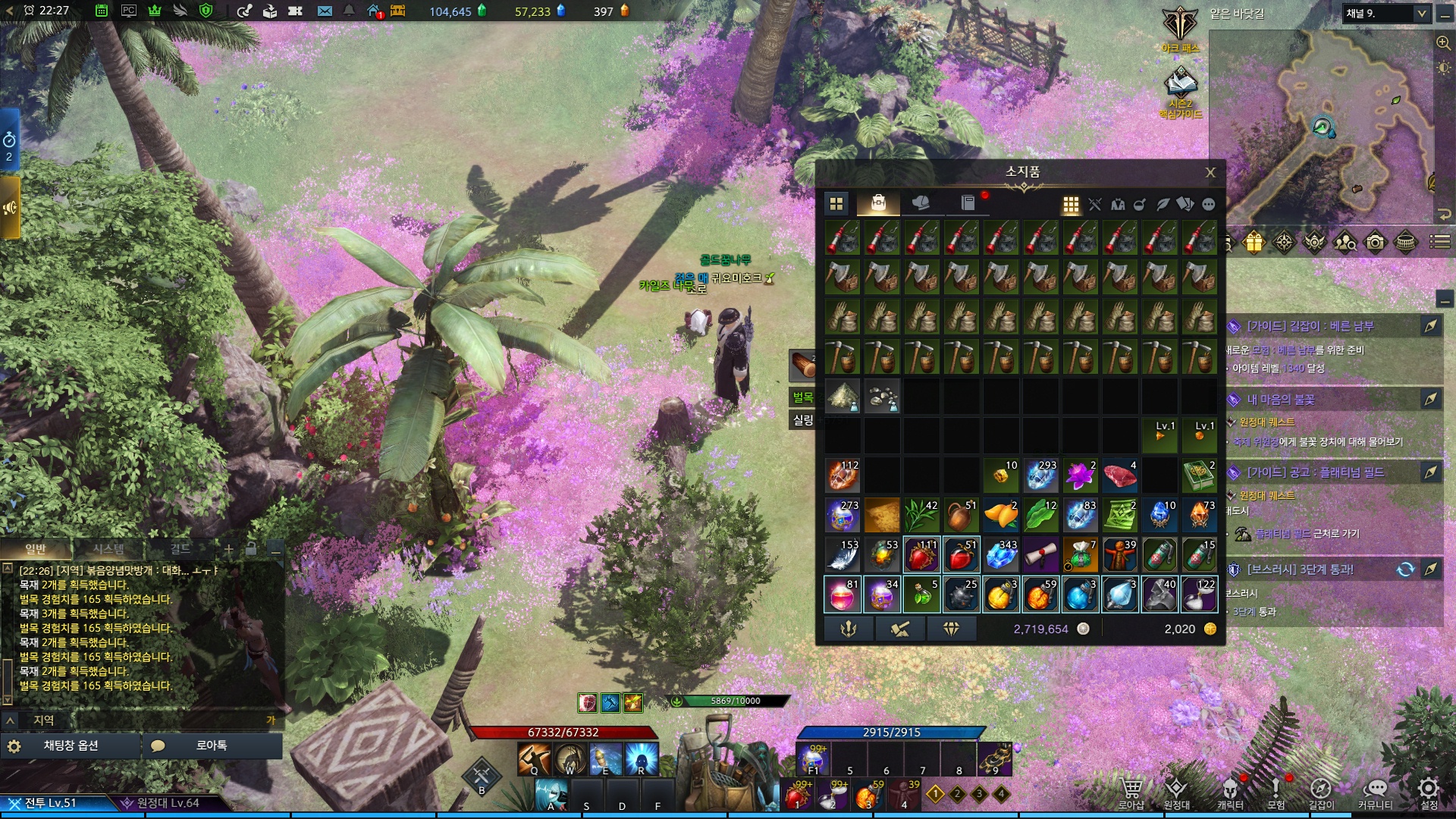Open 채팅창 옵션 chat settings
The height and width of the screenshot is (819, 1456).
(x=71, y=746)
